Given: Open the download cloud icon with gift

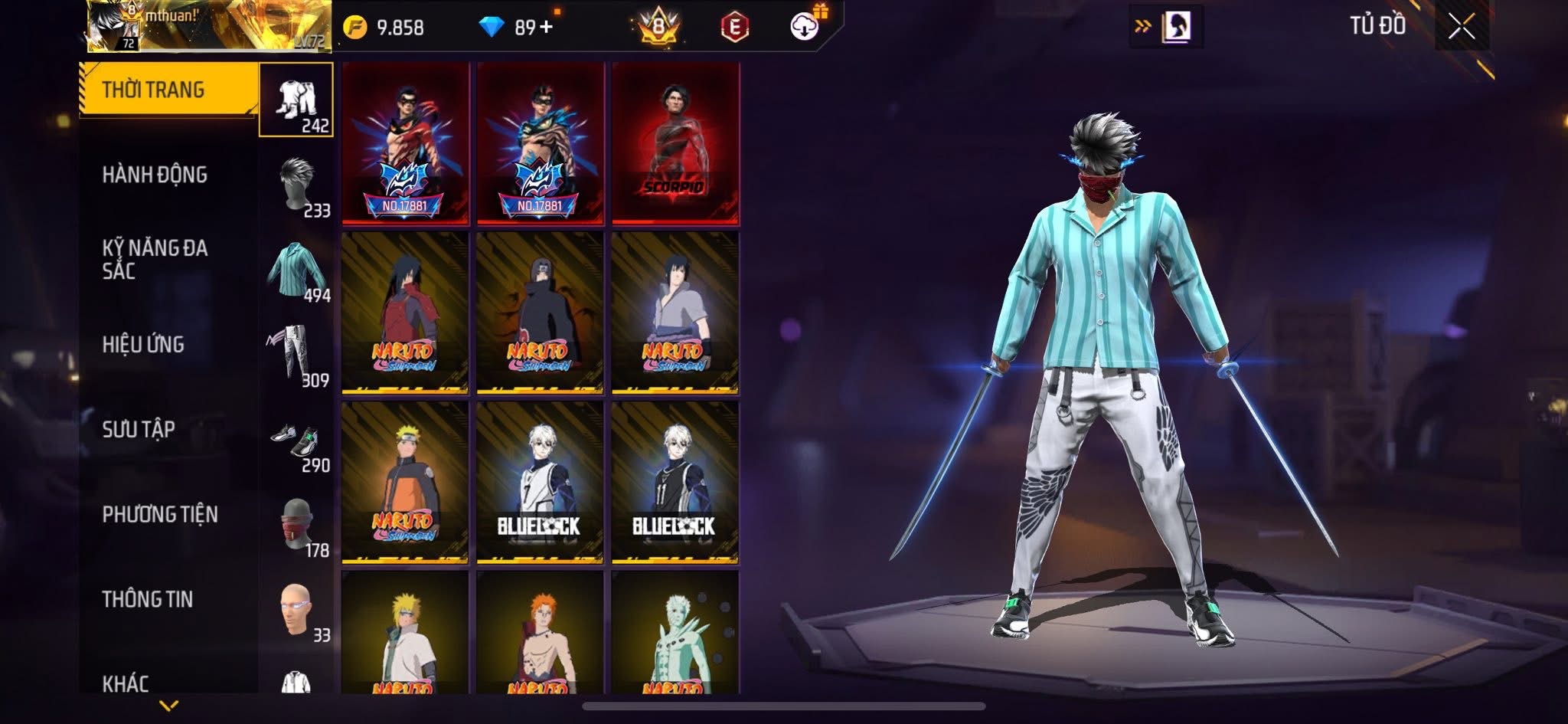Looking at the screenshot, I should click(805, 25).
